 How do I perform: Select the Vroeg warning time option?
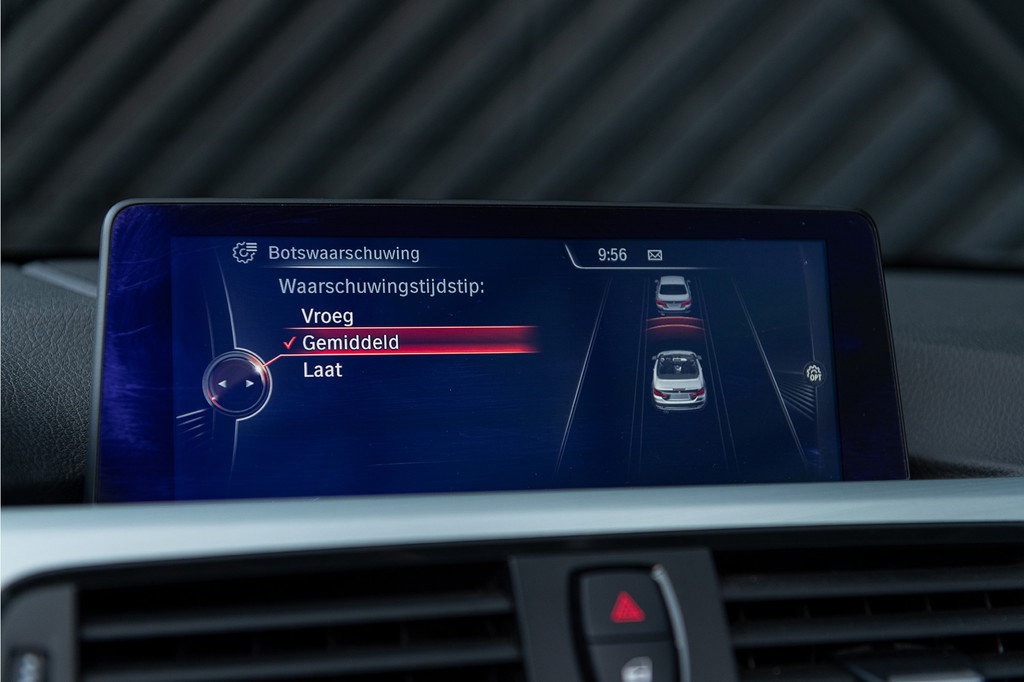328,316
